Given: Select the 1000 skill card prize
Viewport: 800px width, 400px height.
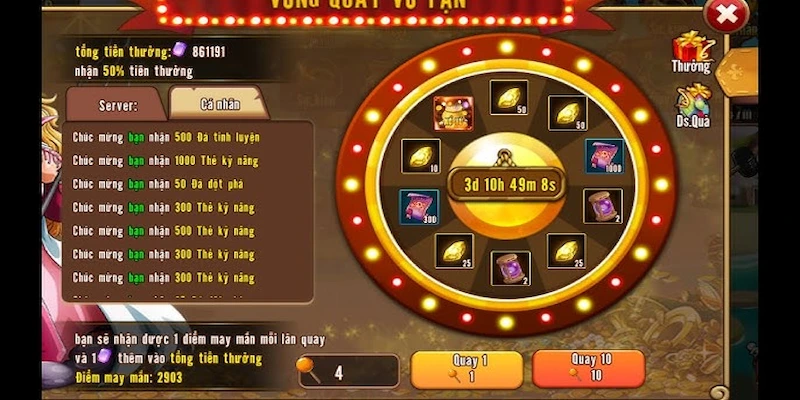Looking at the screenshot, I should click(603, 157).
